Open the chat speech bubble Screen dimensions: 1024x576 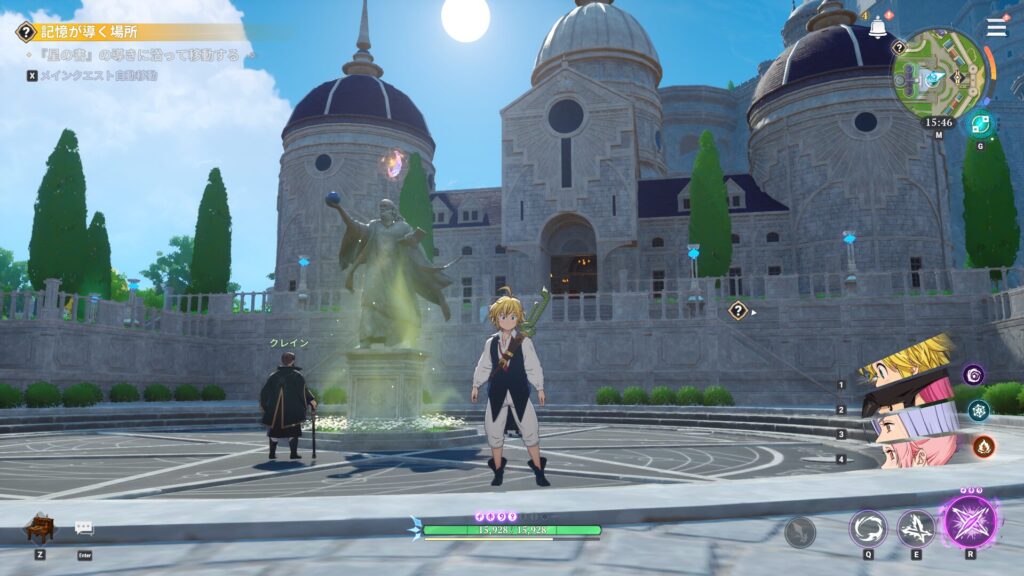click(x=84, y=527)
